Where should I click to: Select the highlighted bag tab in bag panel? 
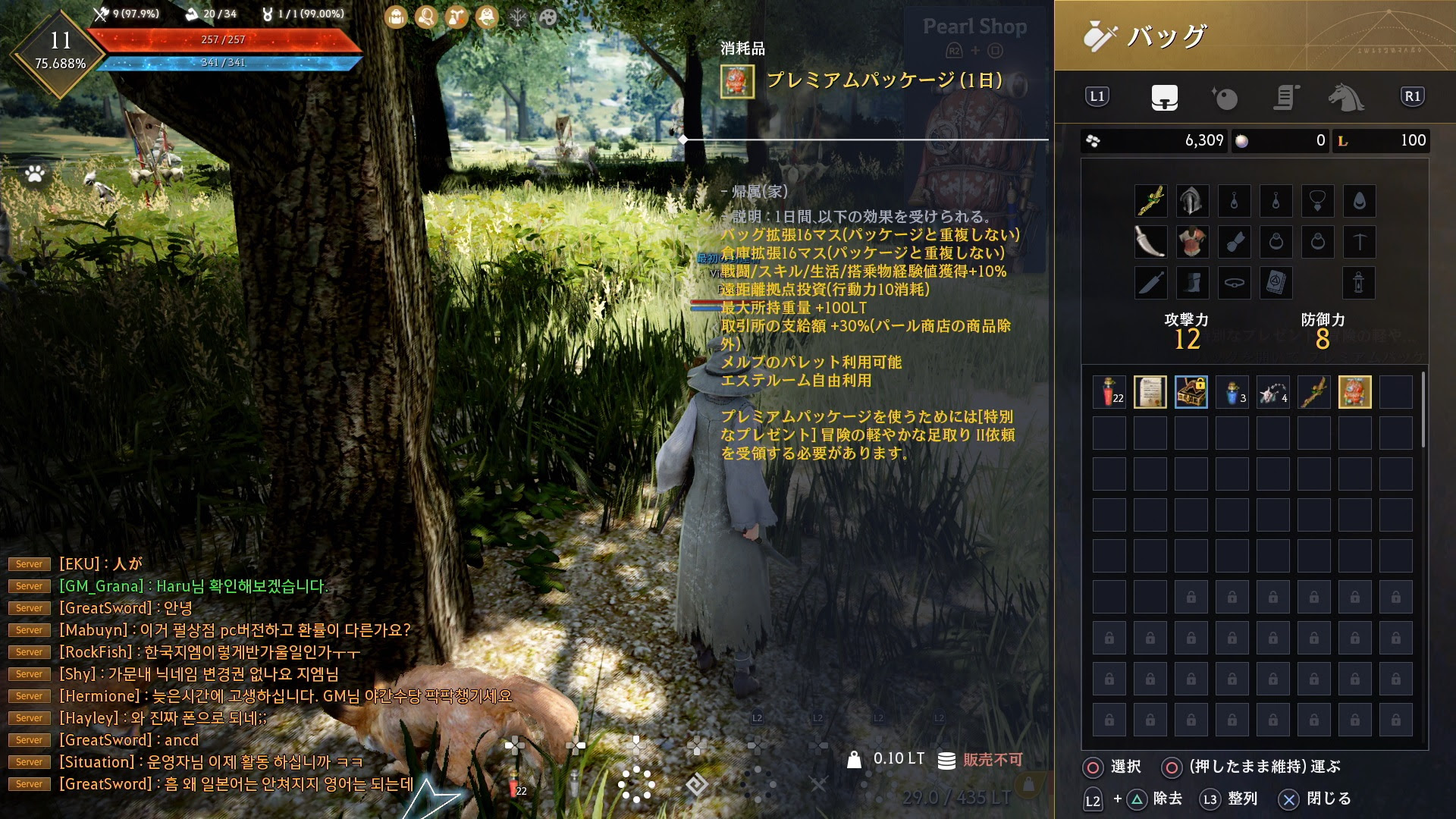(1166, 99)
